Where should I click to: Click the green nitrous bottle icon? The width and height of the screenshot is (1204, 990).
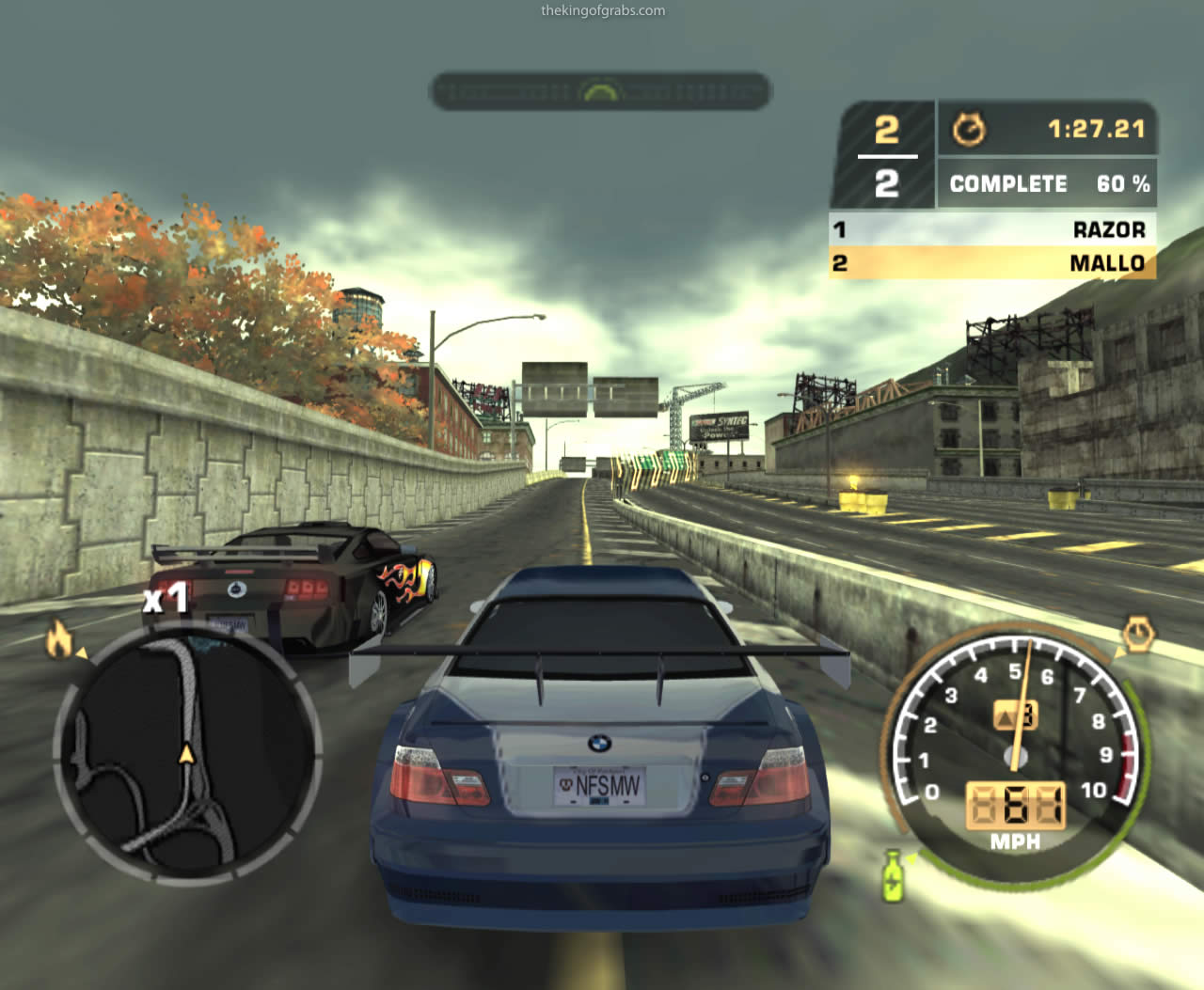(x=893, y=875)
